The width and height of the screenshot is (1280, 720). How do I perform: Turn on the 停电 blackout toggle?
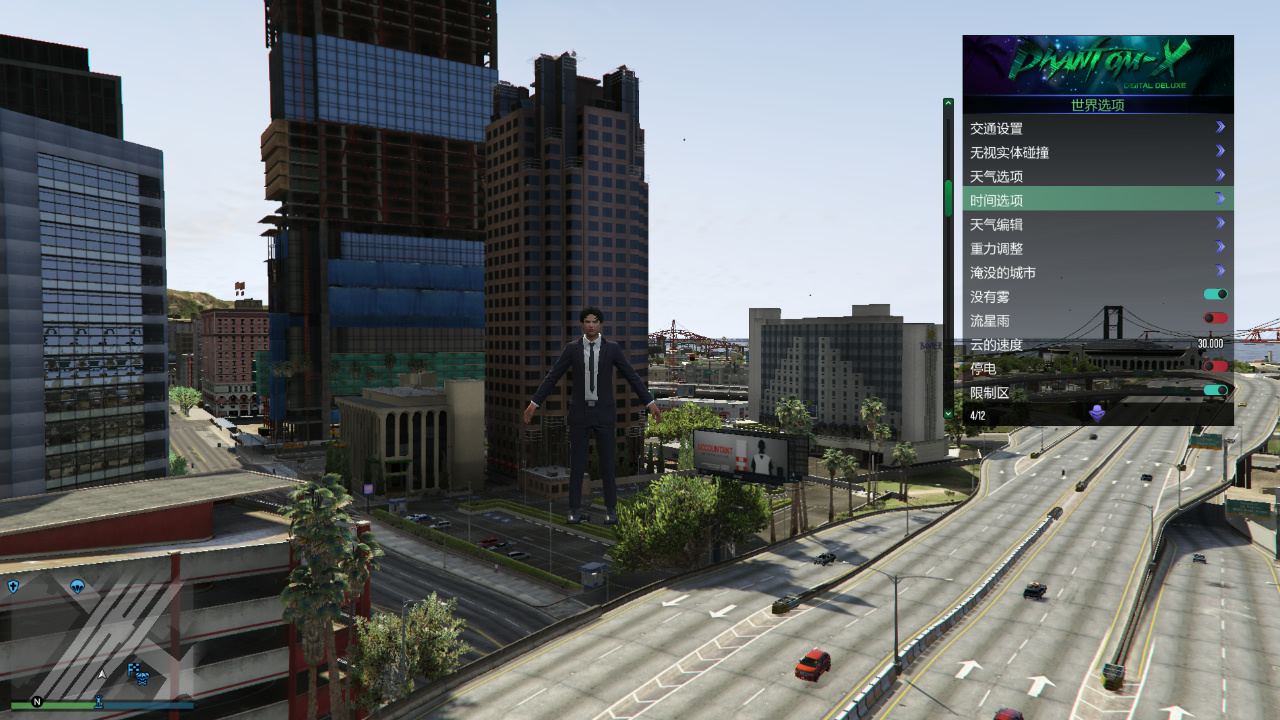pyautogui.click(x=1215, y=367)
